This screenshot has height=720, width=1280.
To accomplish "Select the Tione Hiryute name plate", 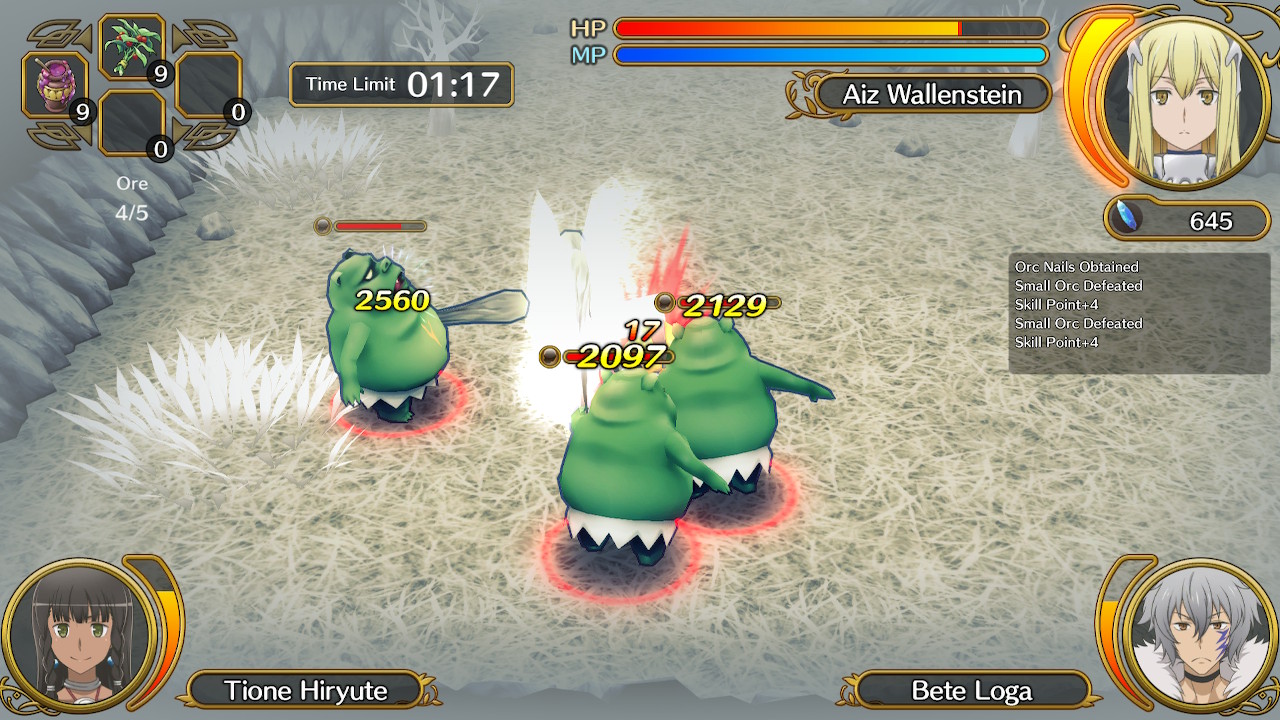I will 305,690.
